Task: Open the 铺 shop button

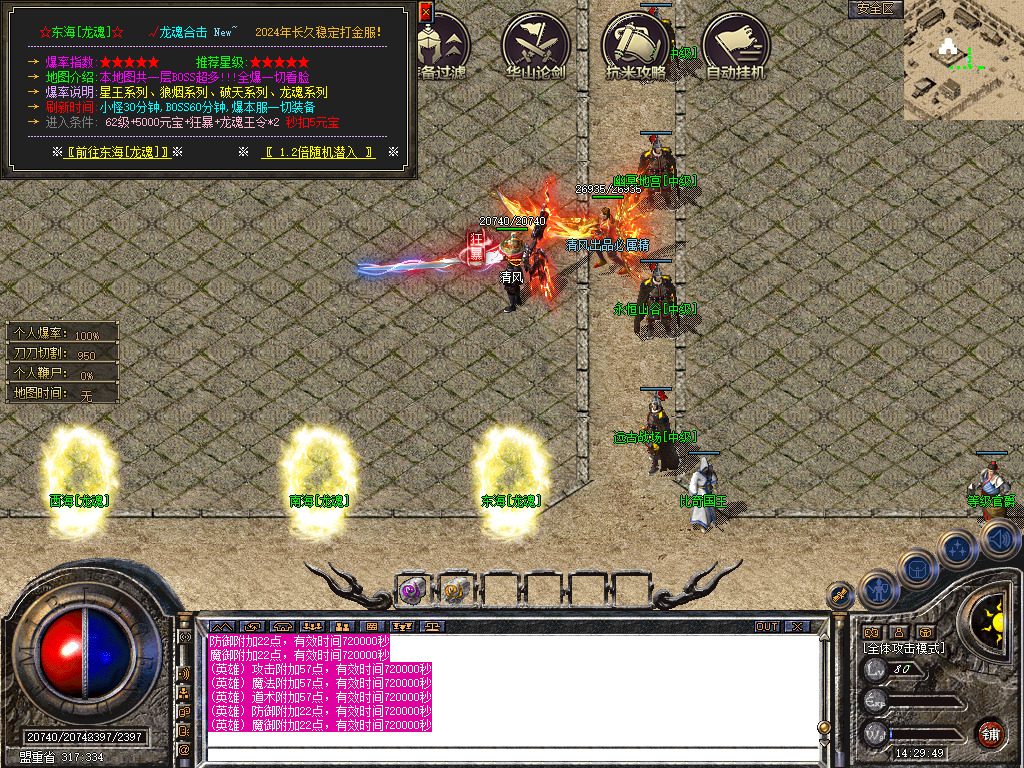Action: click(990, 733)
